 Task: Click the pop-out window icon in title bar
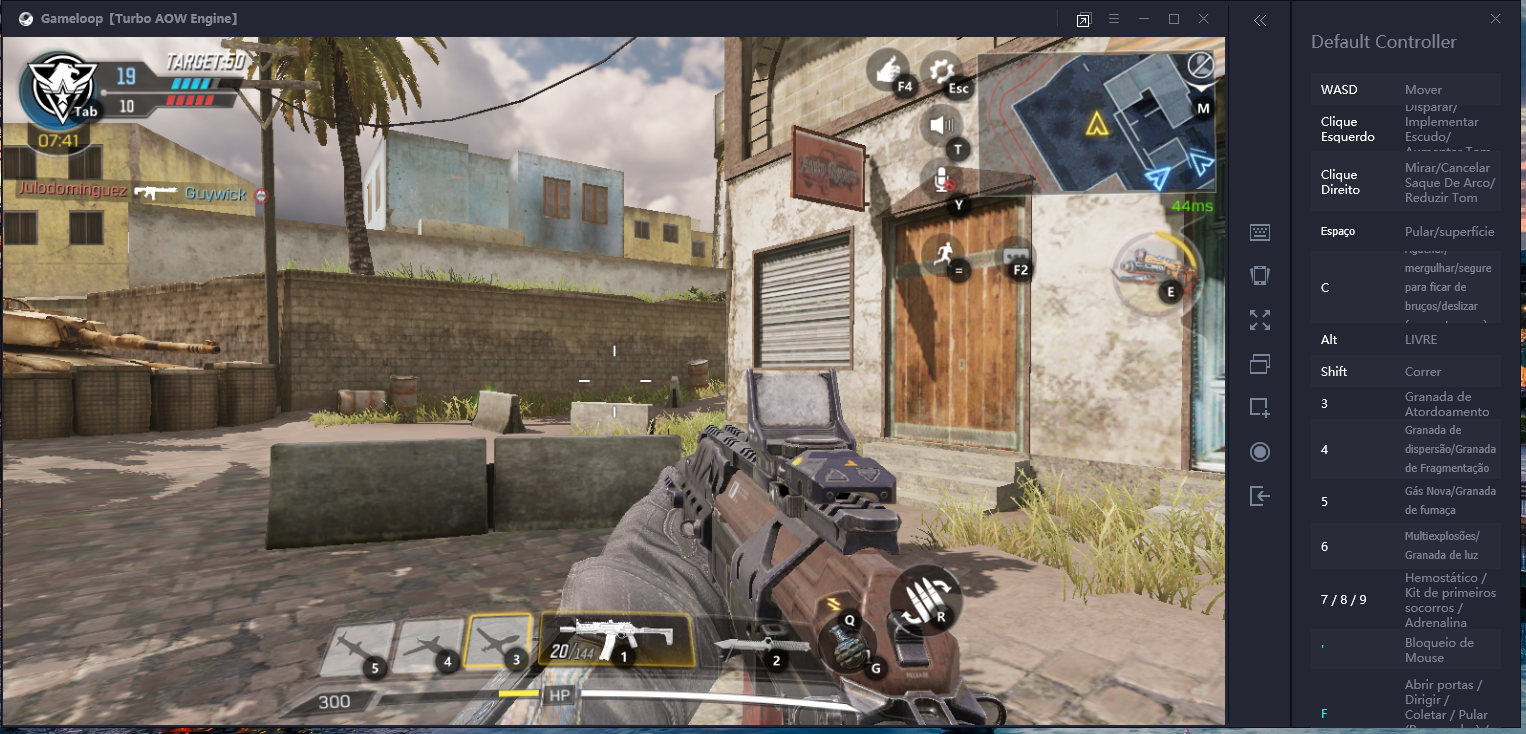coord(1082,18)
